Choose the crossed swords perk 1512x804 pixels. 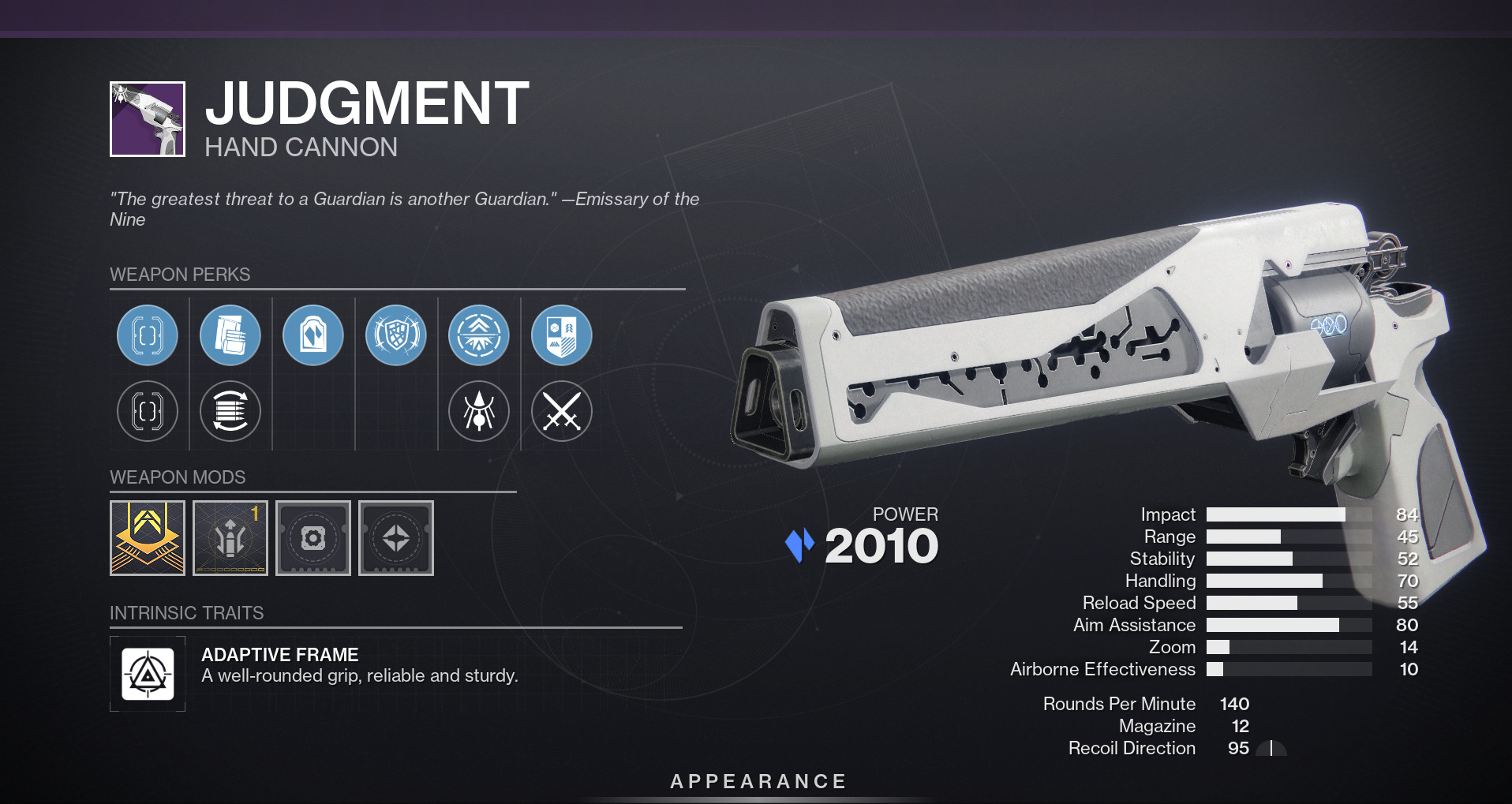tap(562, 411)
